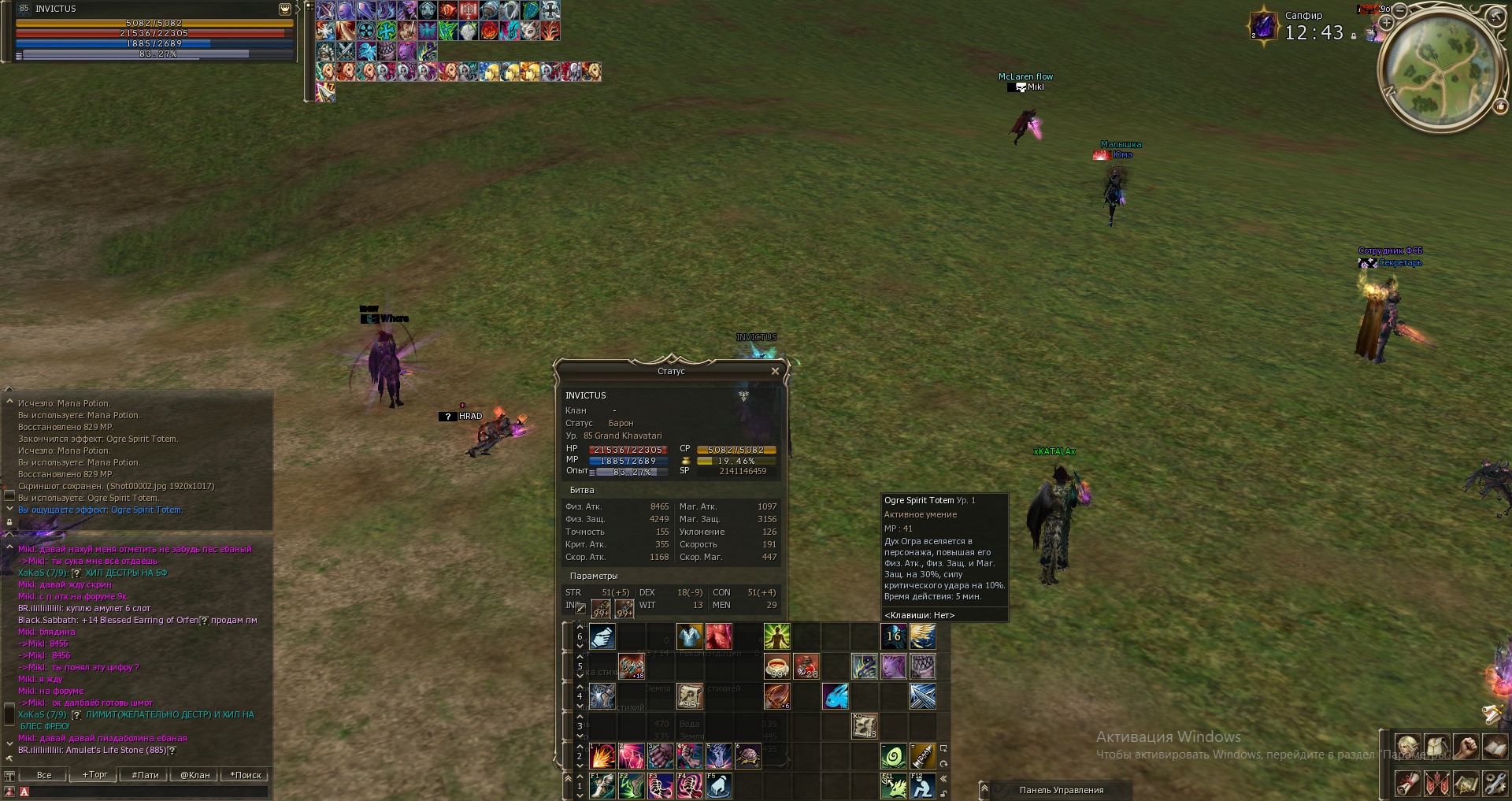Open system settings wrench and gears icon

1494,783
